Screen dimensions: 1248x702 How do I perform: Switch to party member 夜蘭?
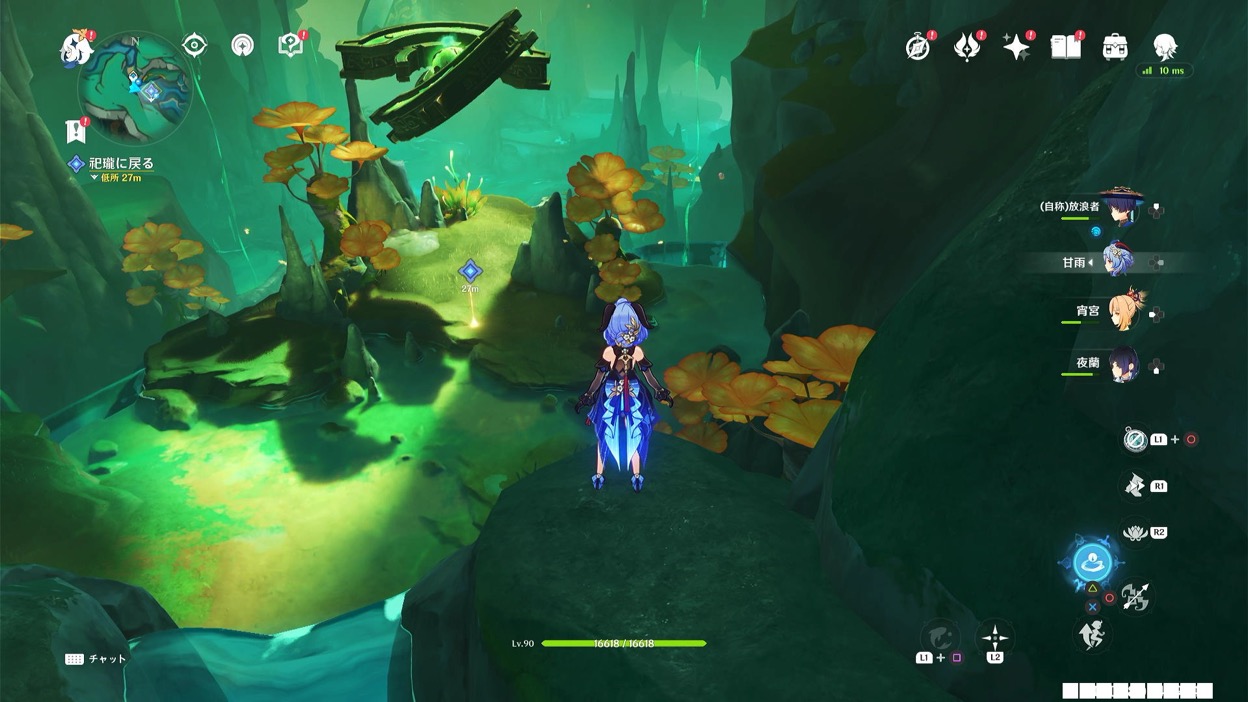pyautogui.click(x=1119, y=364)
